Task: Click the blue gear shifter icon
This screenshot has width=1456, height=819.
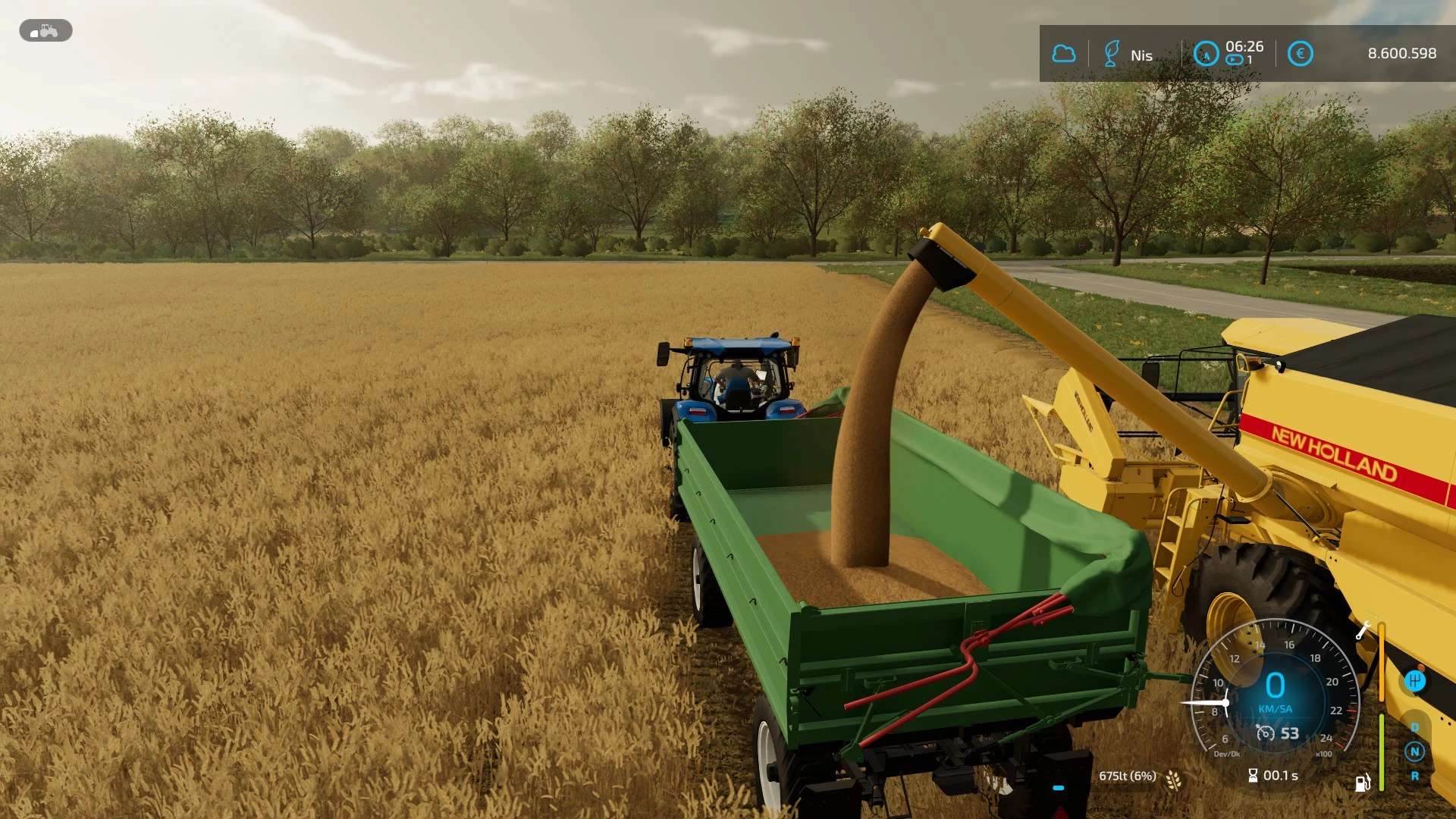Action: coord(1414,681)
